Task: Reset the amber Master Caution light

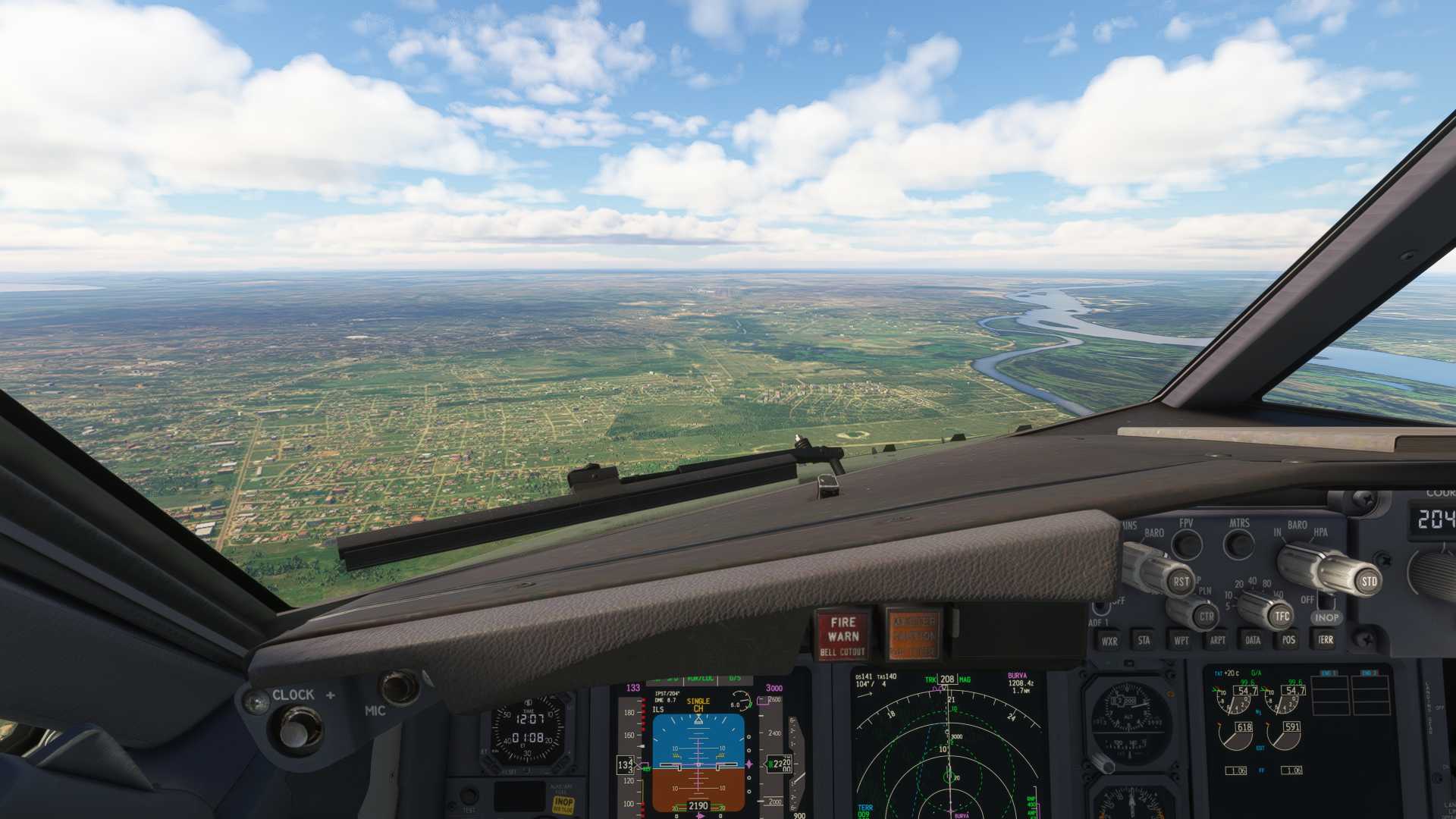Action: [x=914, y=635]
